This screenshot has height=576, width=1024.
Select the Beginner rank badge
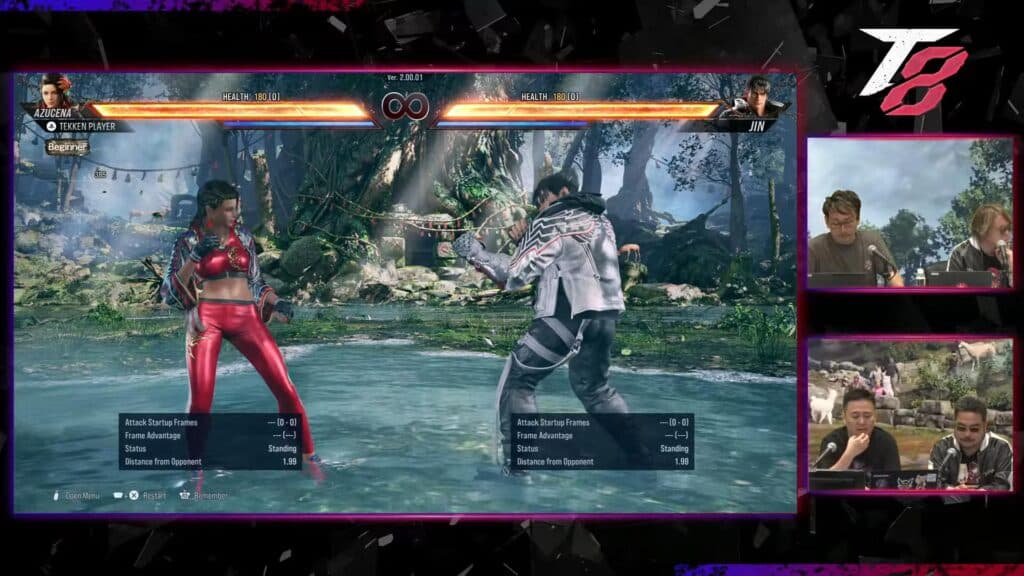pyautogui.click(x=67, y=147)
